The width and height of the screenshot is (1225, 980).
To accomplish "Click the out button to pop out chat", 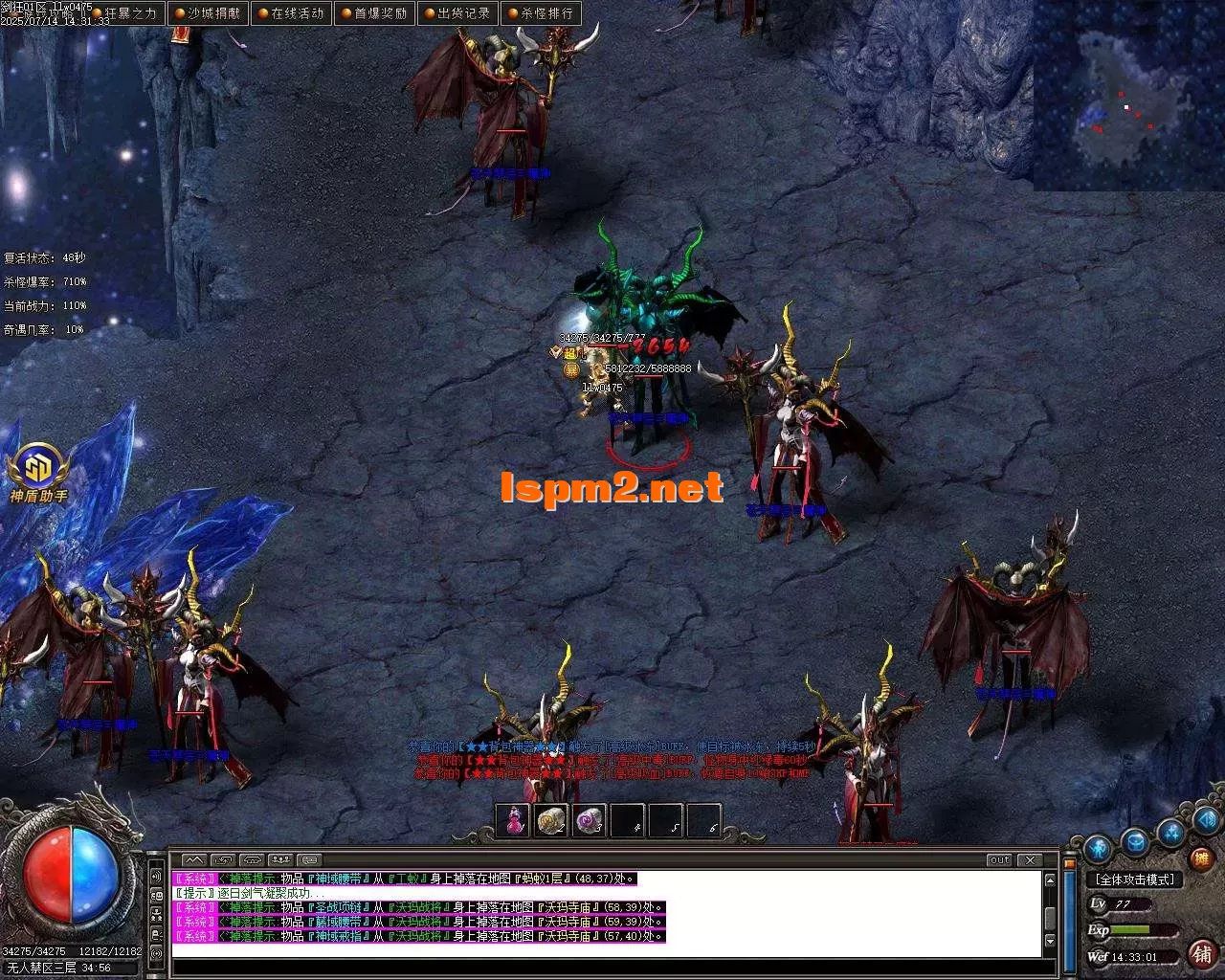I will click(998, 860).
